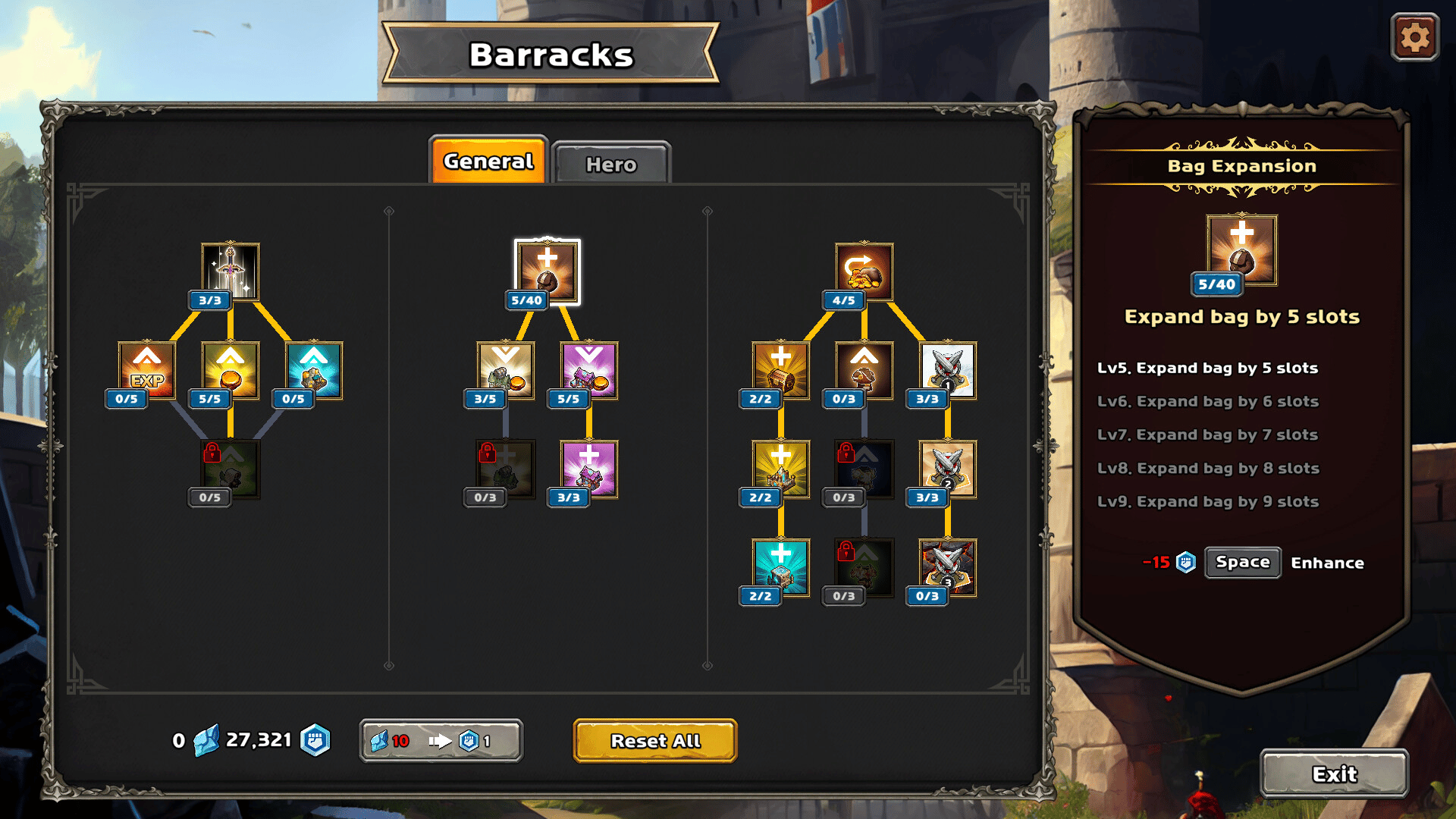Image resolution: width=1456 pixels, height=819 pixels.
Task: Select the treasure chest plus 2/2 node
Action: point(780,370)
